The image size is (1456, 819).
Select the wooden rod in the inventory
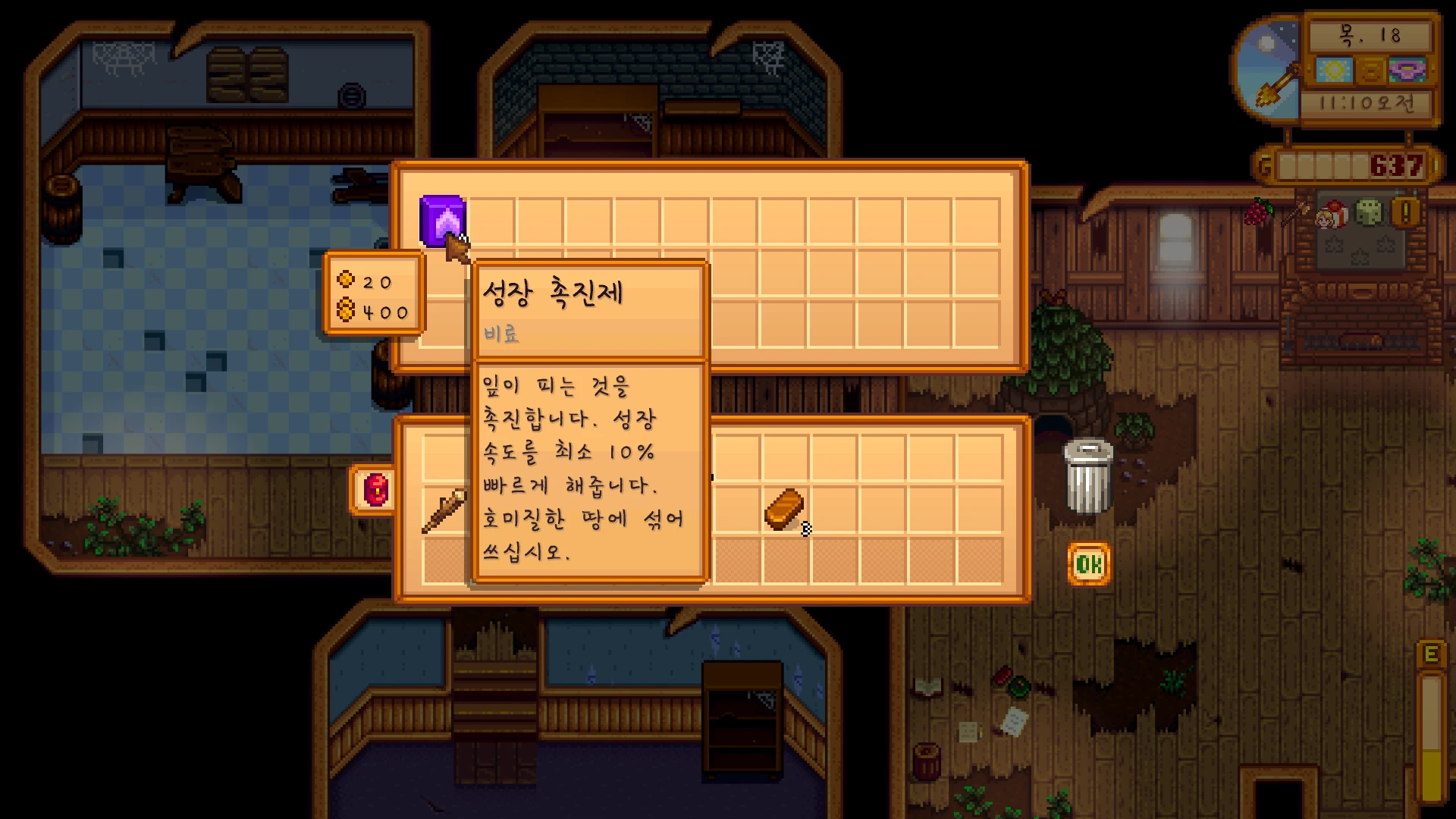[444, 510]
